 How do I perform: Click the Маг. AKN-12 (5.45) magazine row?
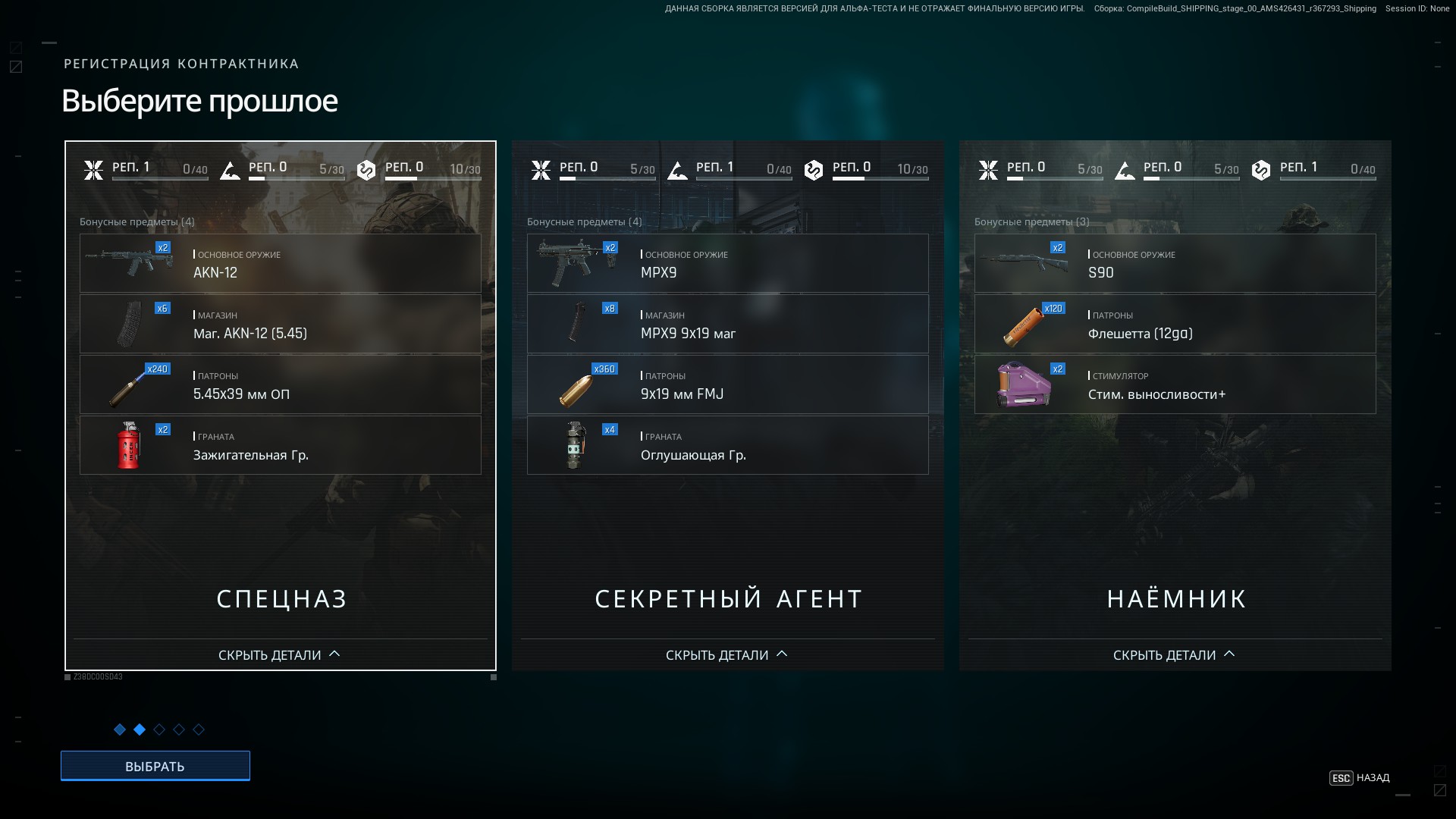click(281, 324)
